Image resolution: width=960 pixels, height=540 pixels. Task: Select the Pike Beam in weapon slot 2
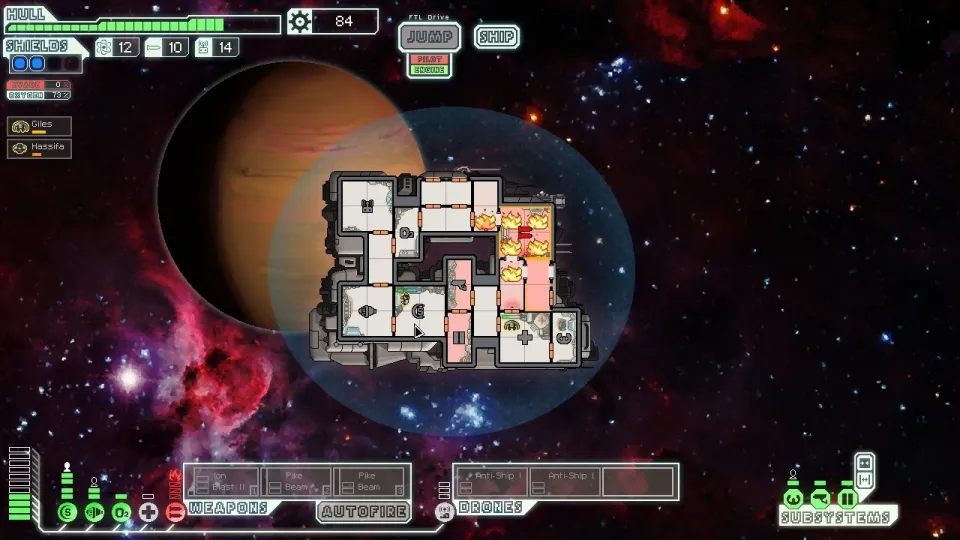coord(297,481)
